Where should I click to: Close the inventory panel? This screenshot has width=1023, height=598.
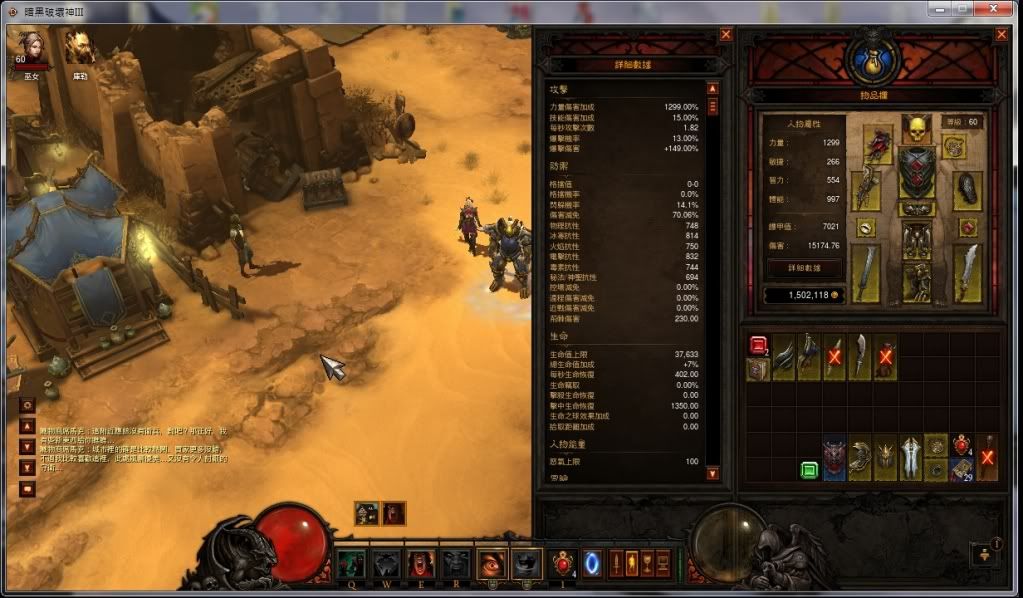[1001, 34]
